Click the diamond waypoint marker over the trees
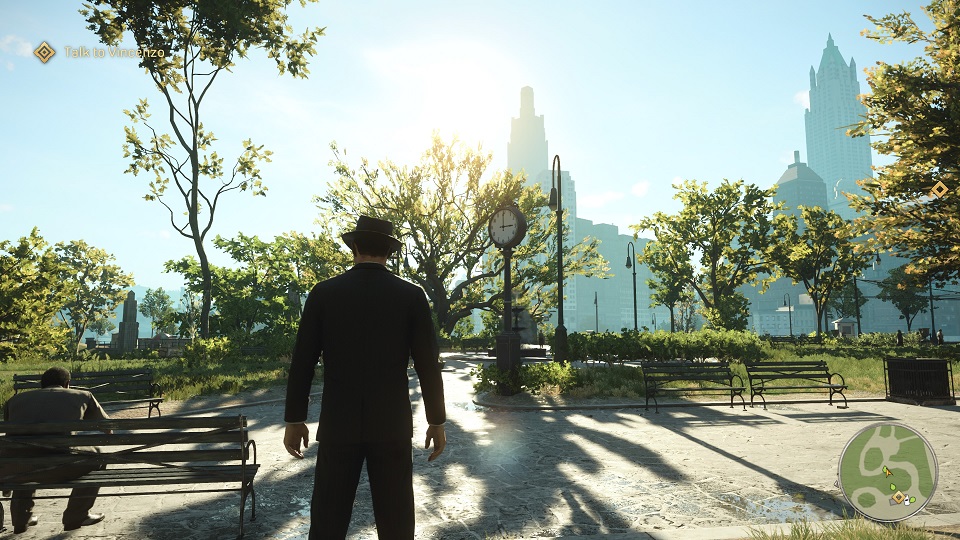 pos(939,189)
